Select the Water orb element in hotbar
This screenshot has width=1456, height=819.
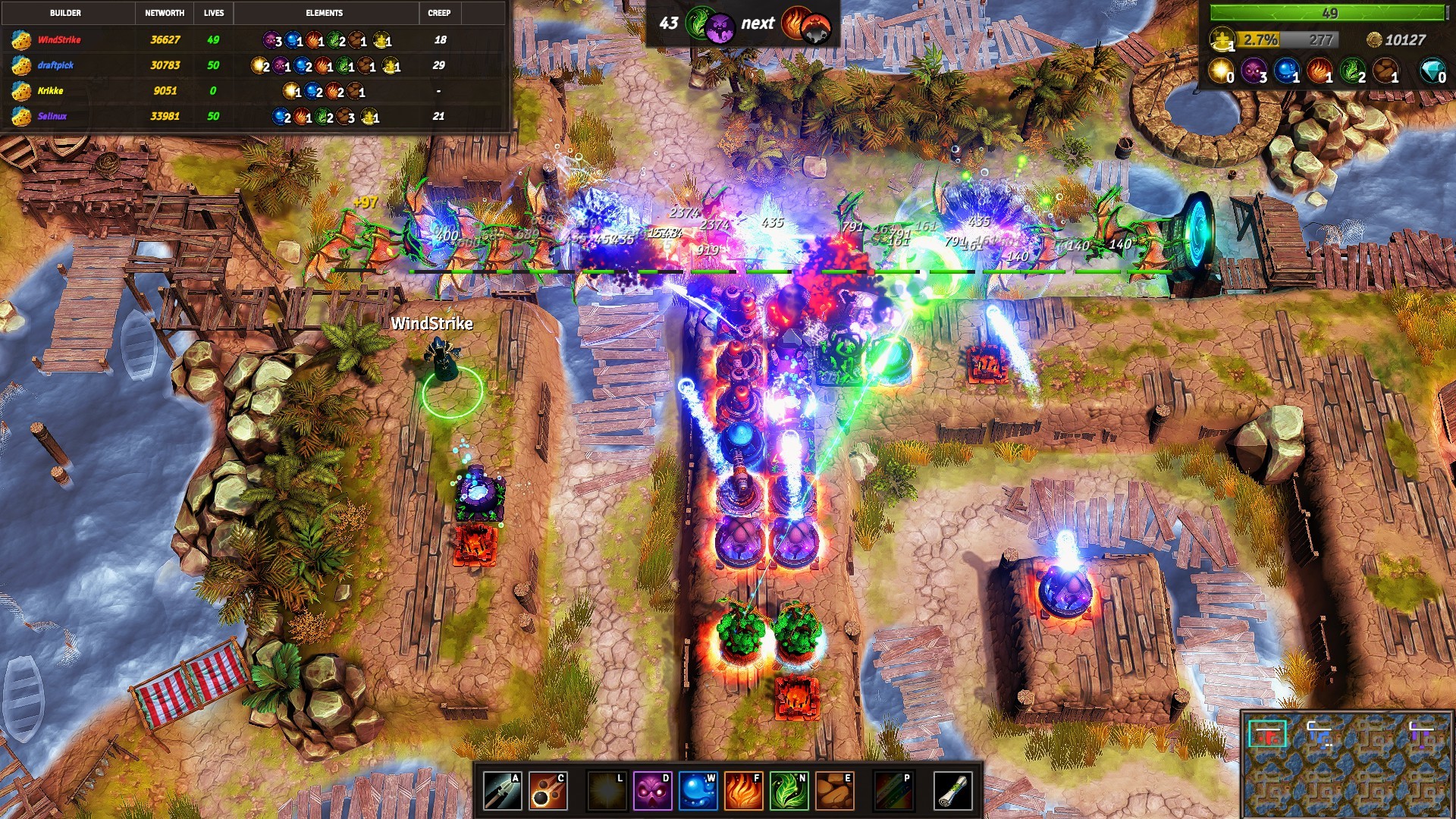tap(698, 791)
